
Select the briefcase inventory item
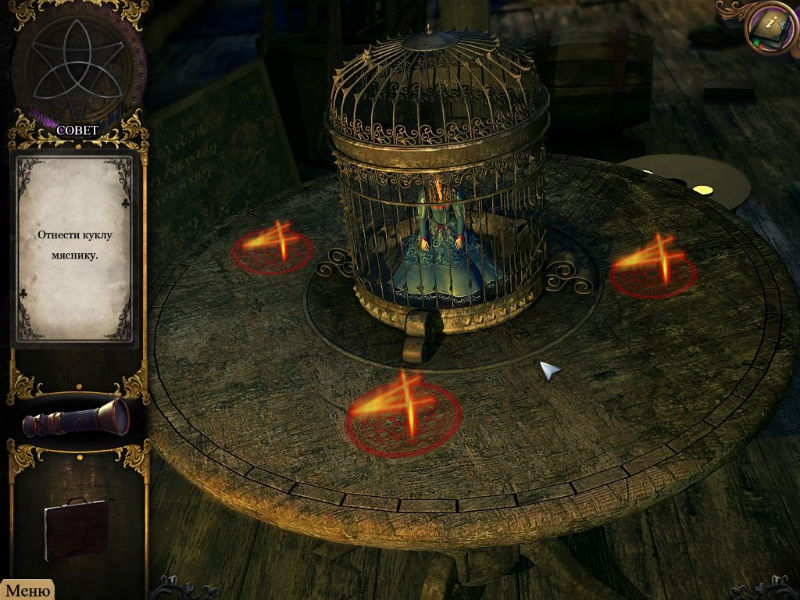pos(76,527)
